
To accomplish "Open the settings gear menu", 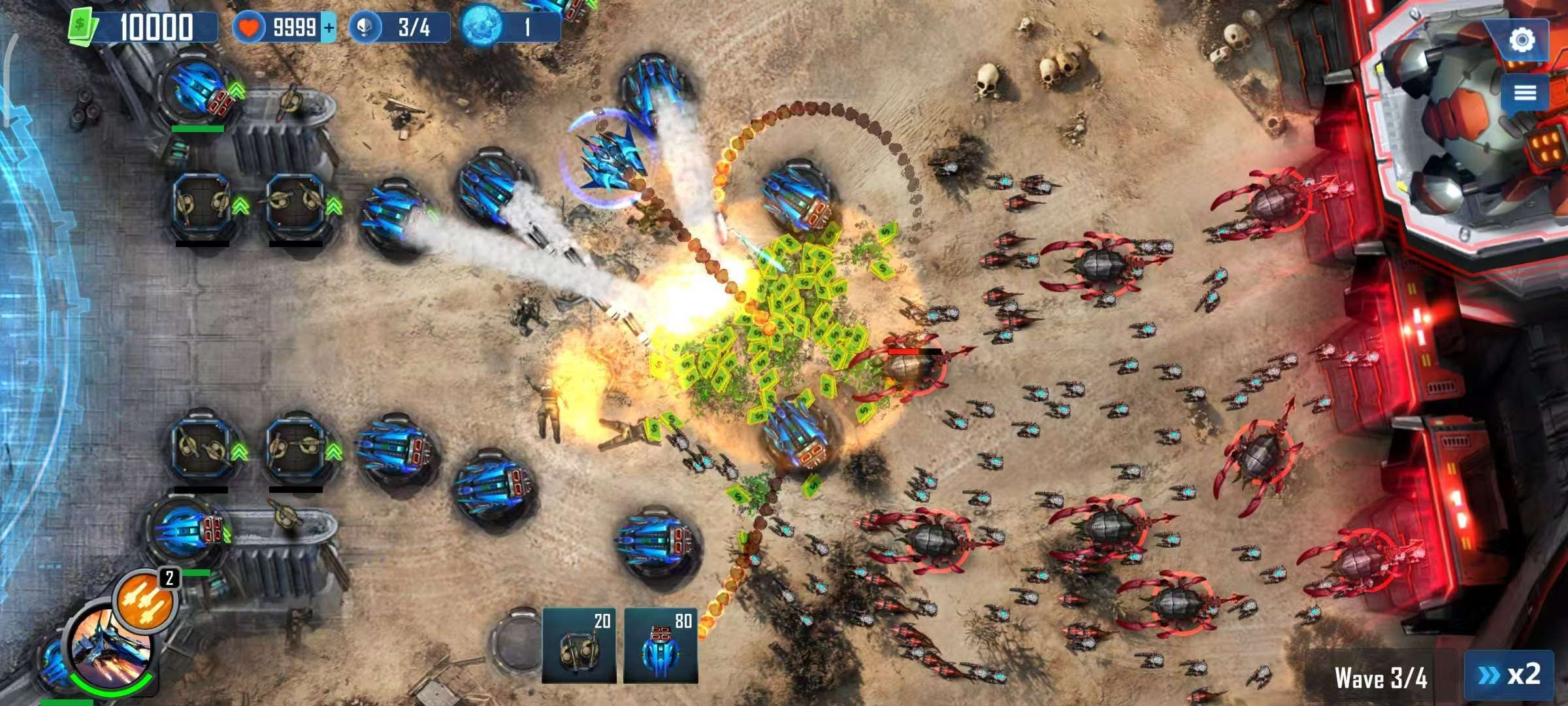I will [x=1522, y=40].
